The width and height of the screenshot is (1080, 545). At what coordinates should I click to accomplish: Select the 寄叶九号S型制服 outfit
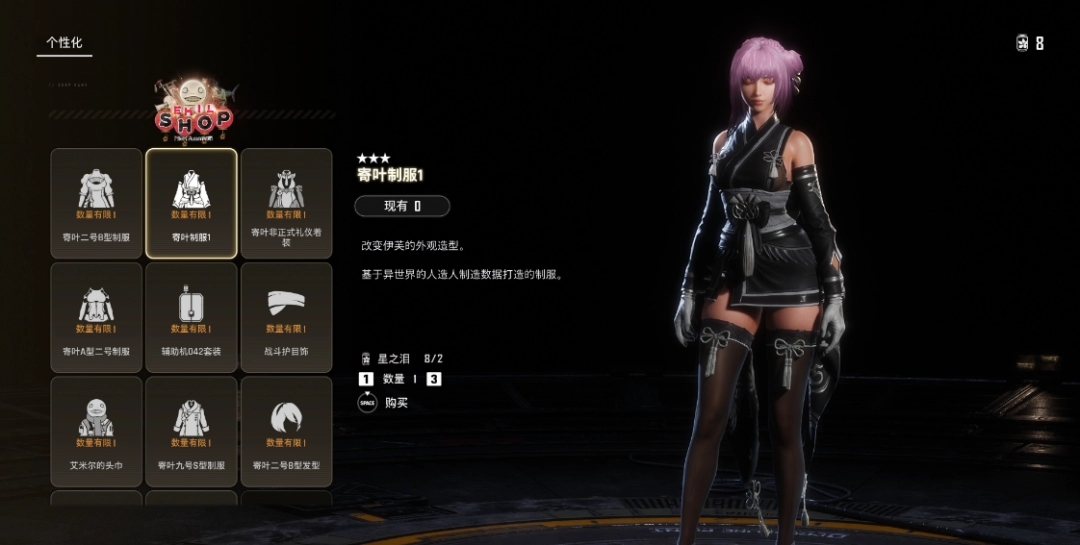(191, 431)
